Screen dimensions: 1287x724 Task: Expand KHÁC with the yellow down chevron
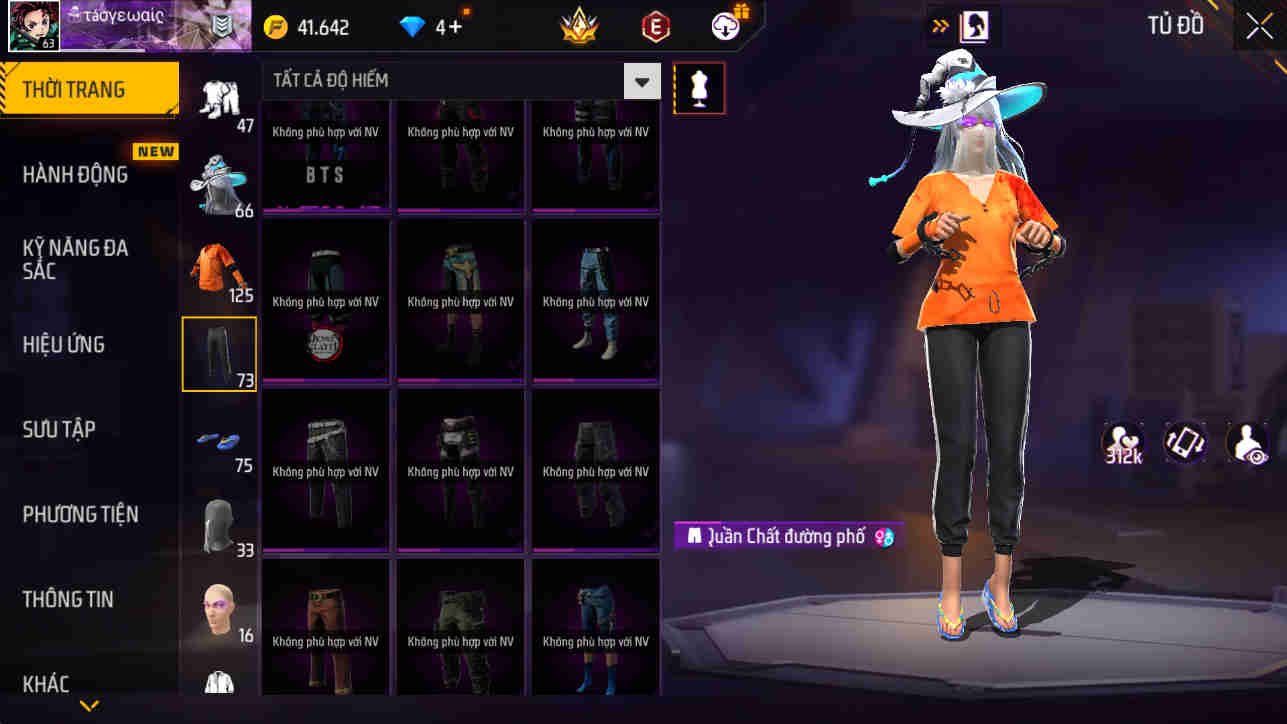pos(88,706)
